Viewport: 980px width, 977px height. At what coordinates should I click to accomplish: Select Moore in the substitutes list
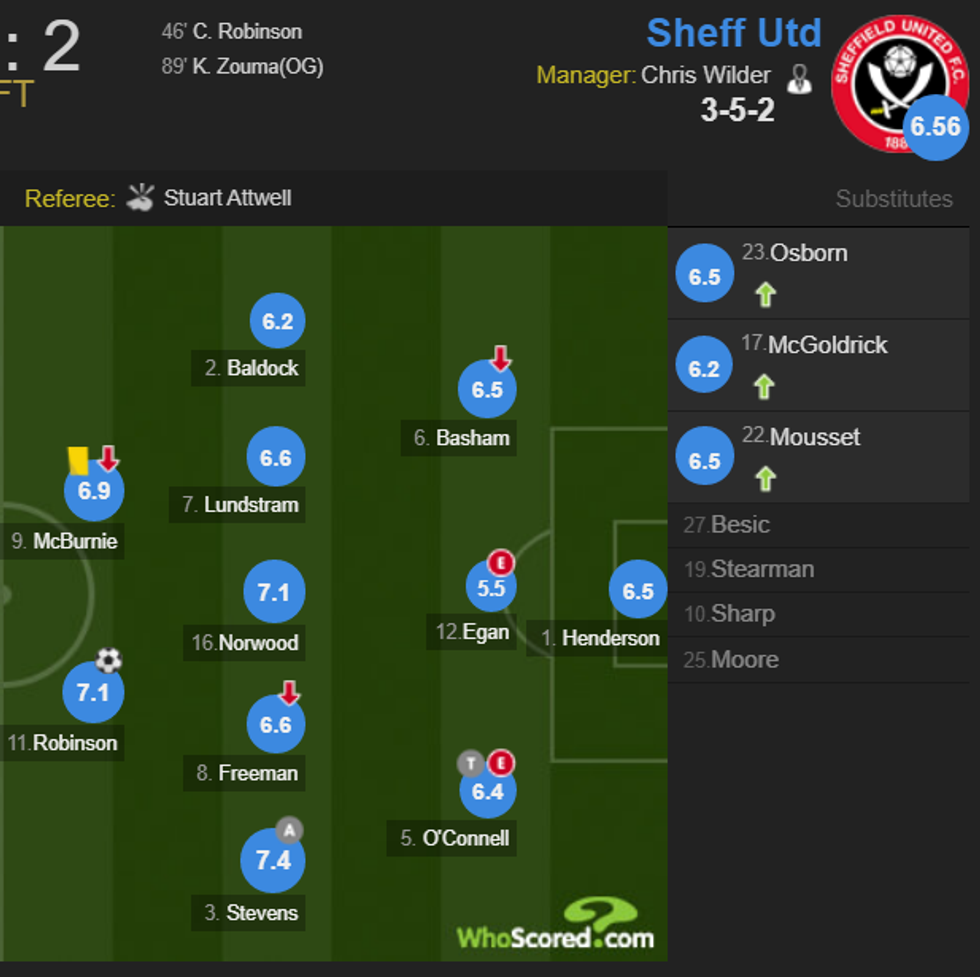(x=744, y=660)
